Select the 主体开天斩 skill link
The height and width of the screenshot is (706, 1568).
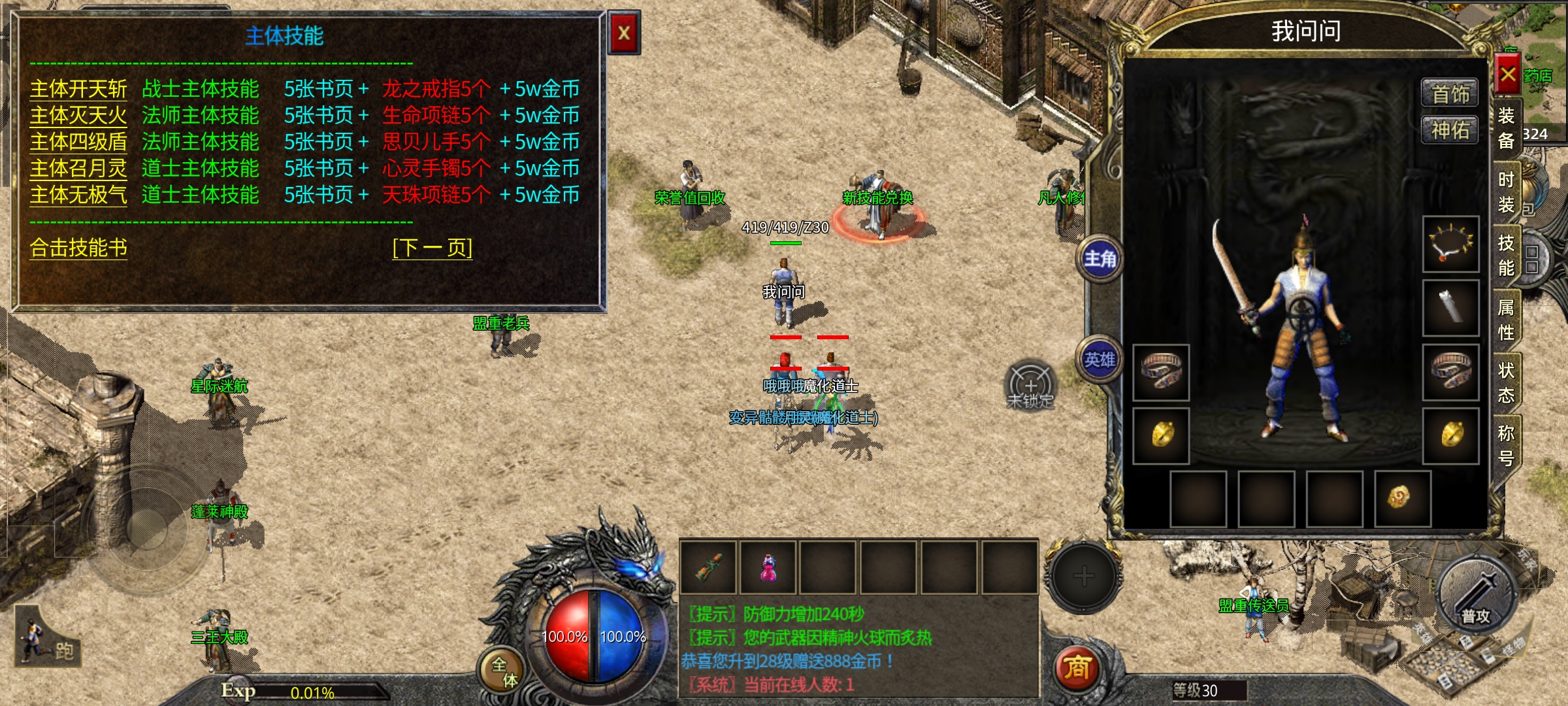pyautogui.click(x=78, y=89)
